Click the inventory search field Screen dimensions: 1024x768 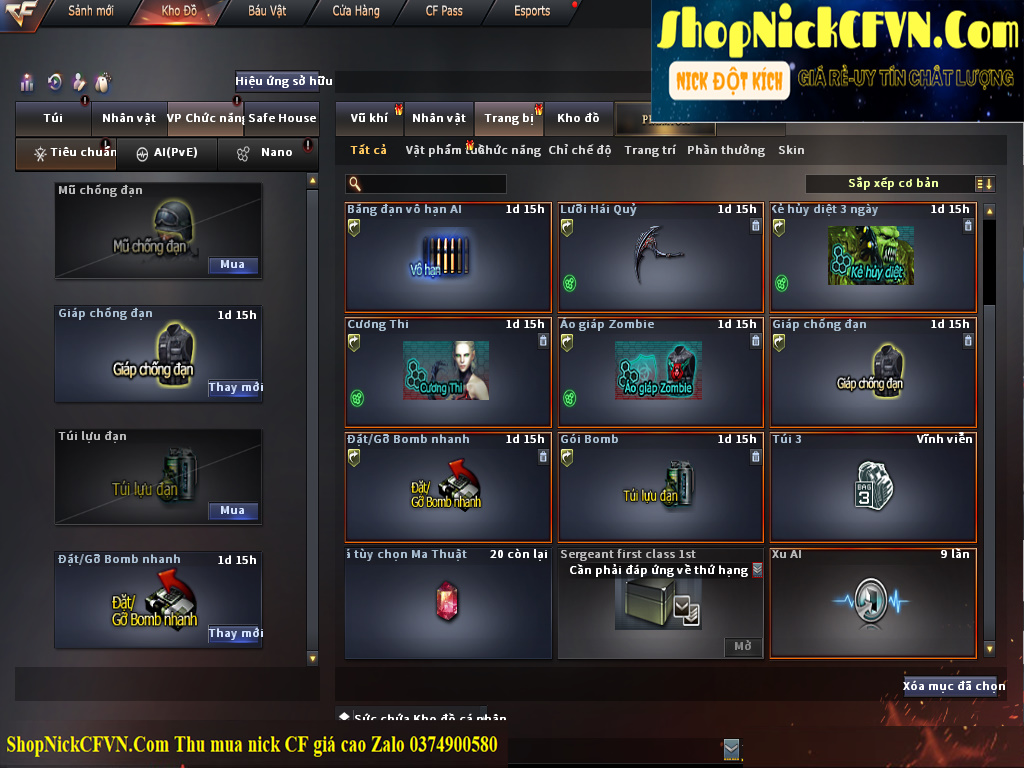pos(432,184)
